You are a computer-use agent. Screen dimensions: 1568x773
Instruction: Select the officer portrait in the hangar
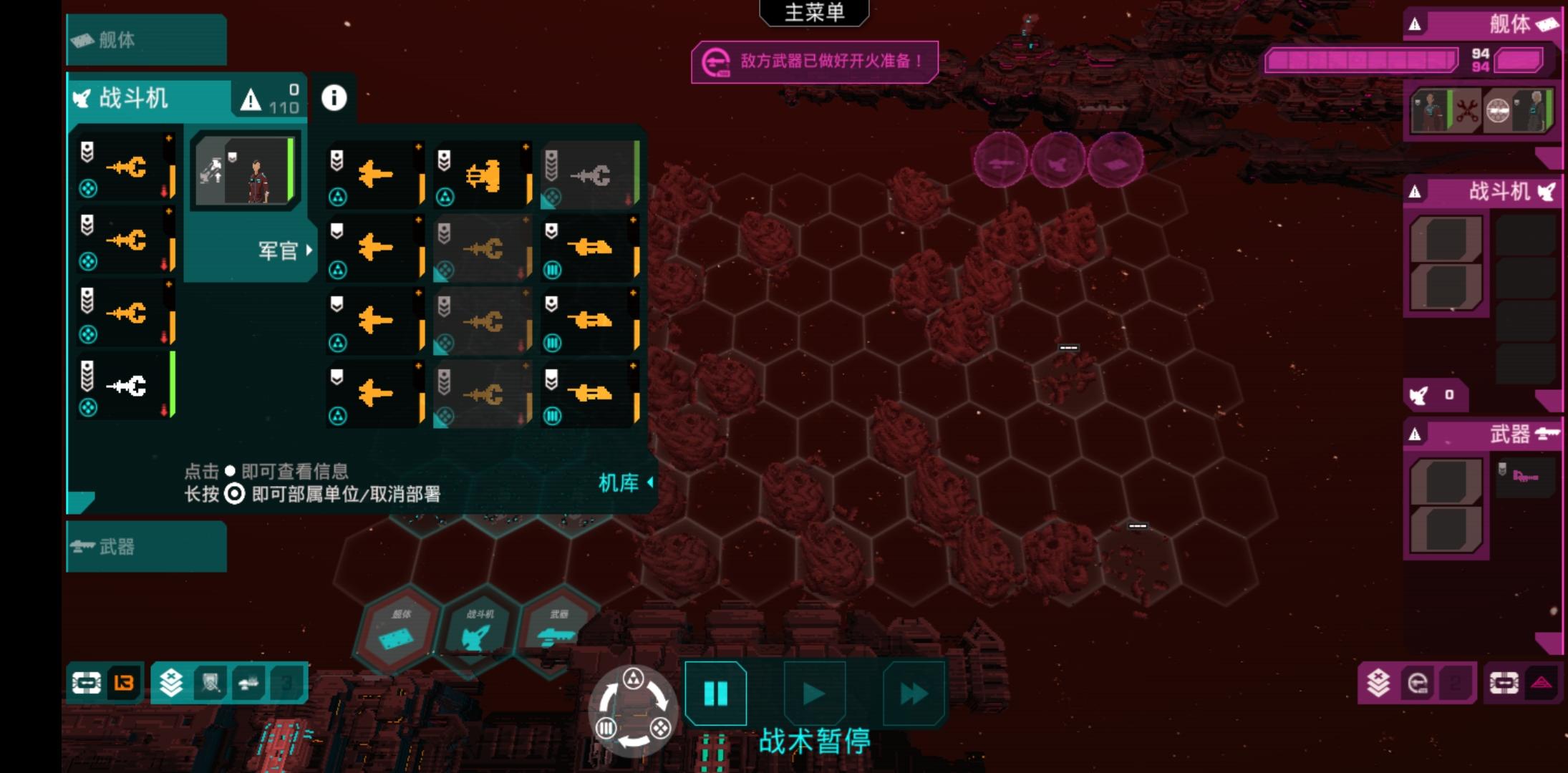click(246, 172)
